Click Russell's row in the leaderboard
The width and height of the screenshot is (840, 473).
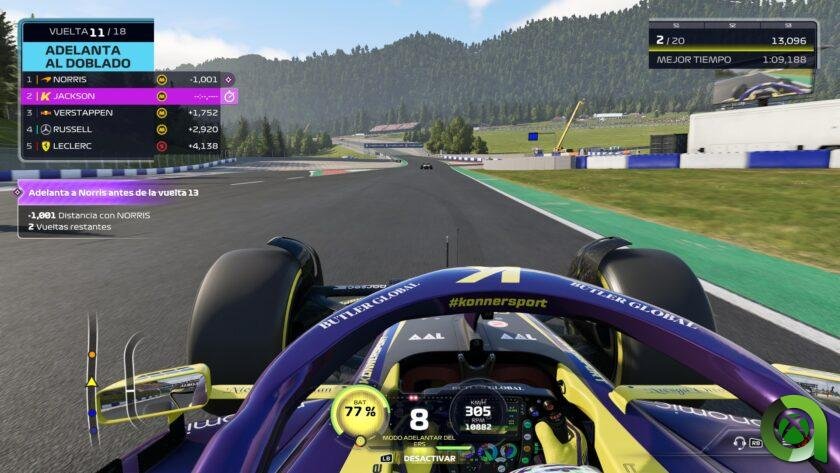(120, 129)
